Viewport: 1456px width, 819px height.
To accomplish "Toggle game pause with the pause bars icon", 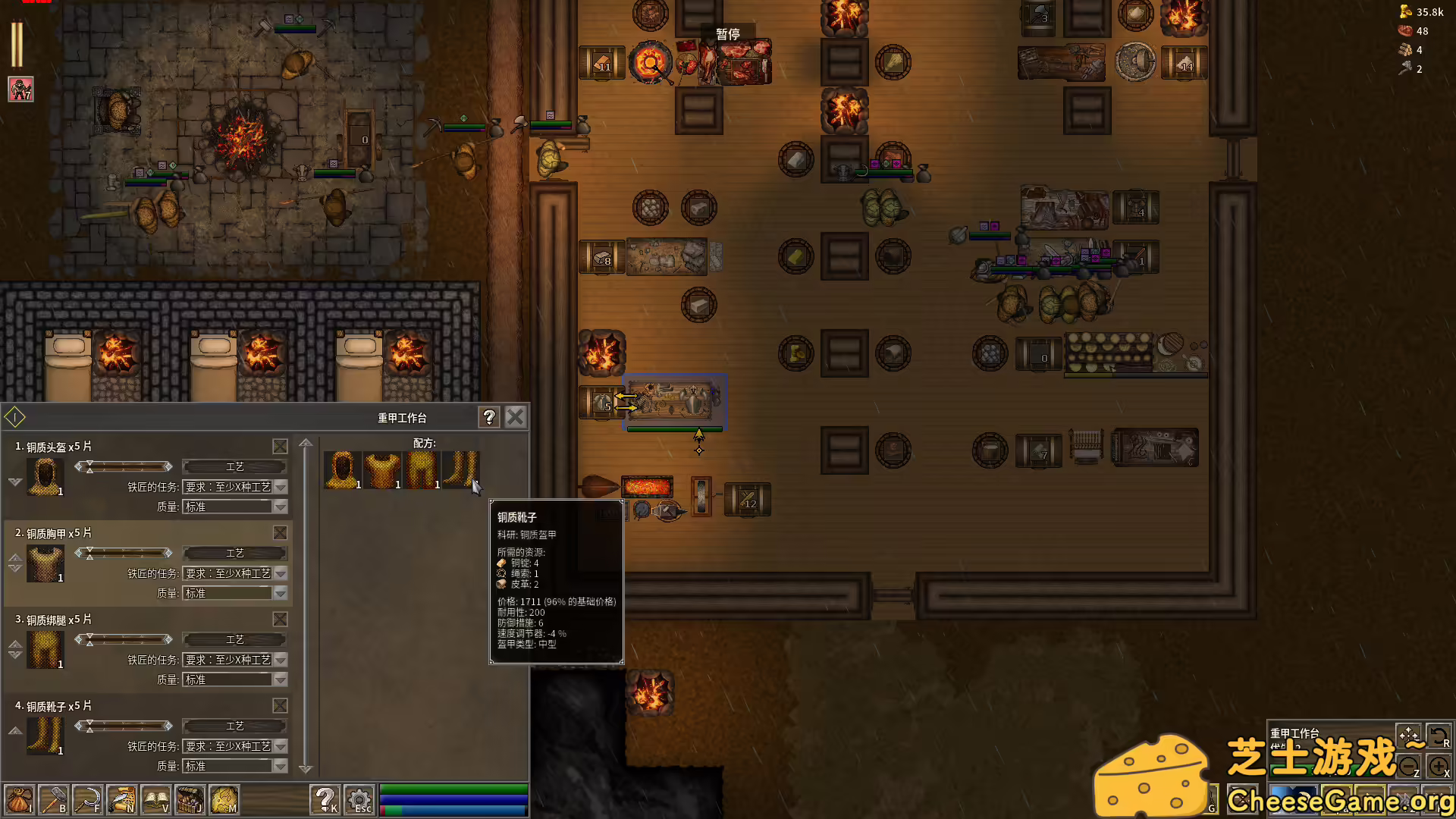I will [x=16, y=43].
